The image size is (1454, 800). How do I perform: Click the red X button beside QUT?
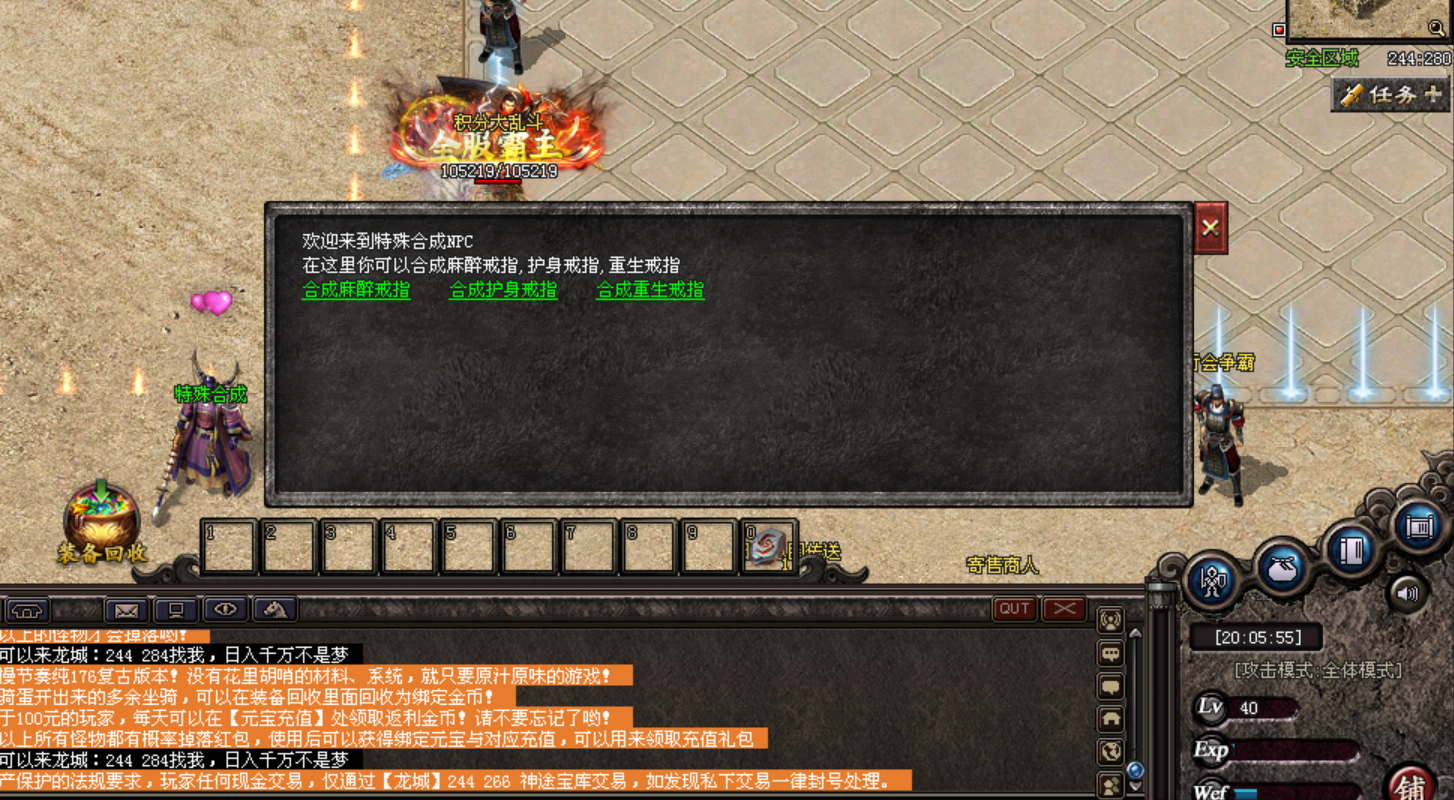coord(1064,608)
